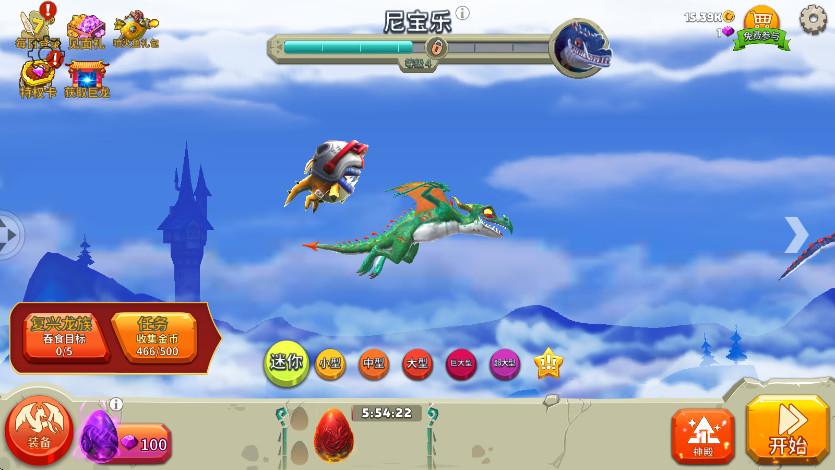The width and height of the screenshot is (835, 470).
Task: Open the 喷火鱼礼包 gift pack
Action: pyautogui.click(x=136, y=29)
